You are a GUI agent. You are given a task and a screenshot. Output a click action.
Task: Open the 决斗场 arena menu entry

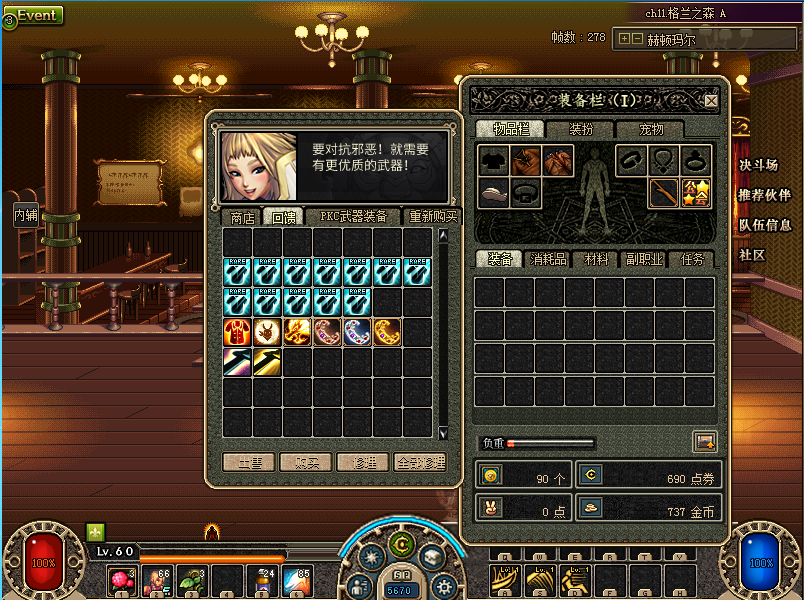pyautogui.click(x=758, y=165)
